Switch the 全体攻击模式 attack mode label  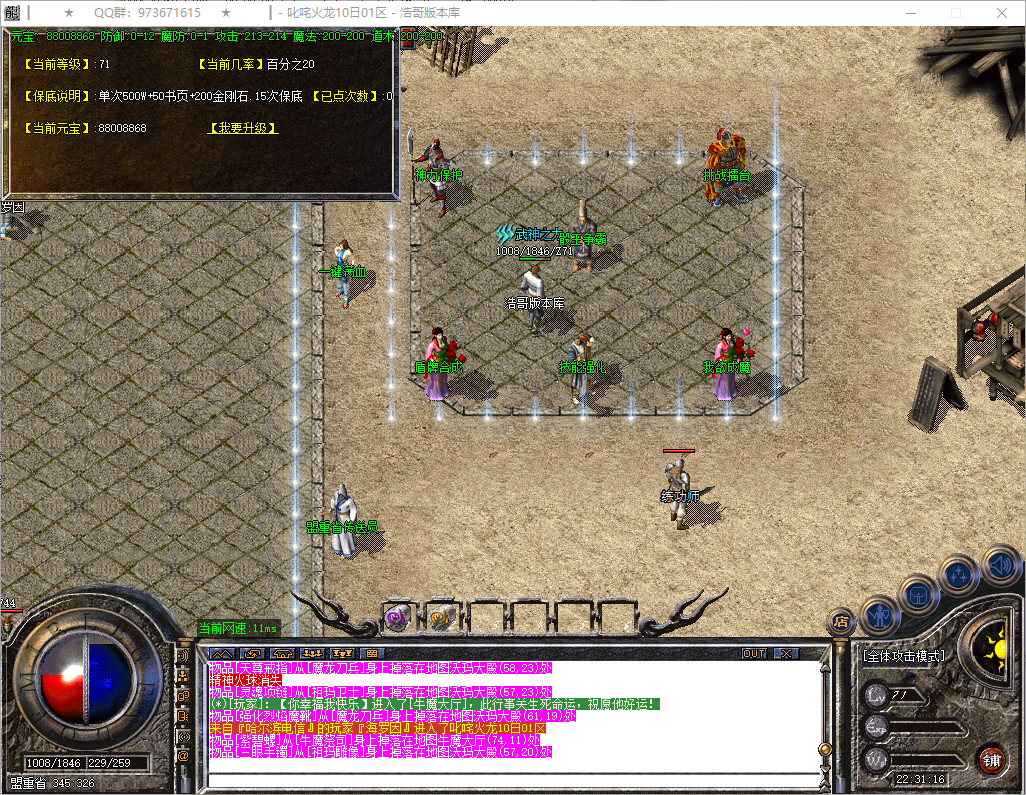pyautogui.click(x=903, y=656)
